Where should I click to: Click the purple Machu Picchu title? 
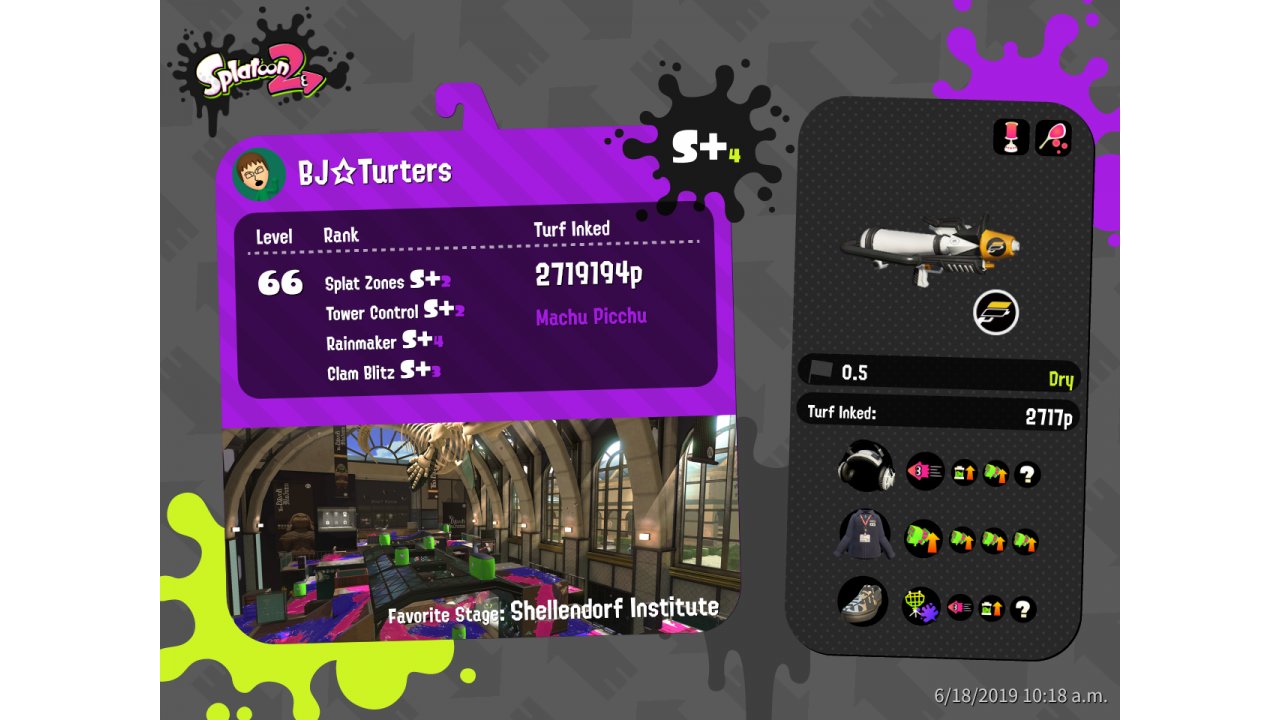tap(591, 317)
